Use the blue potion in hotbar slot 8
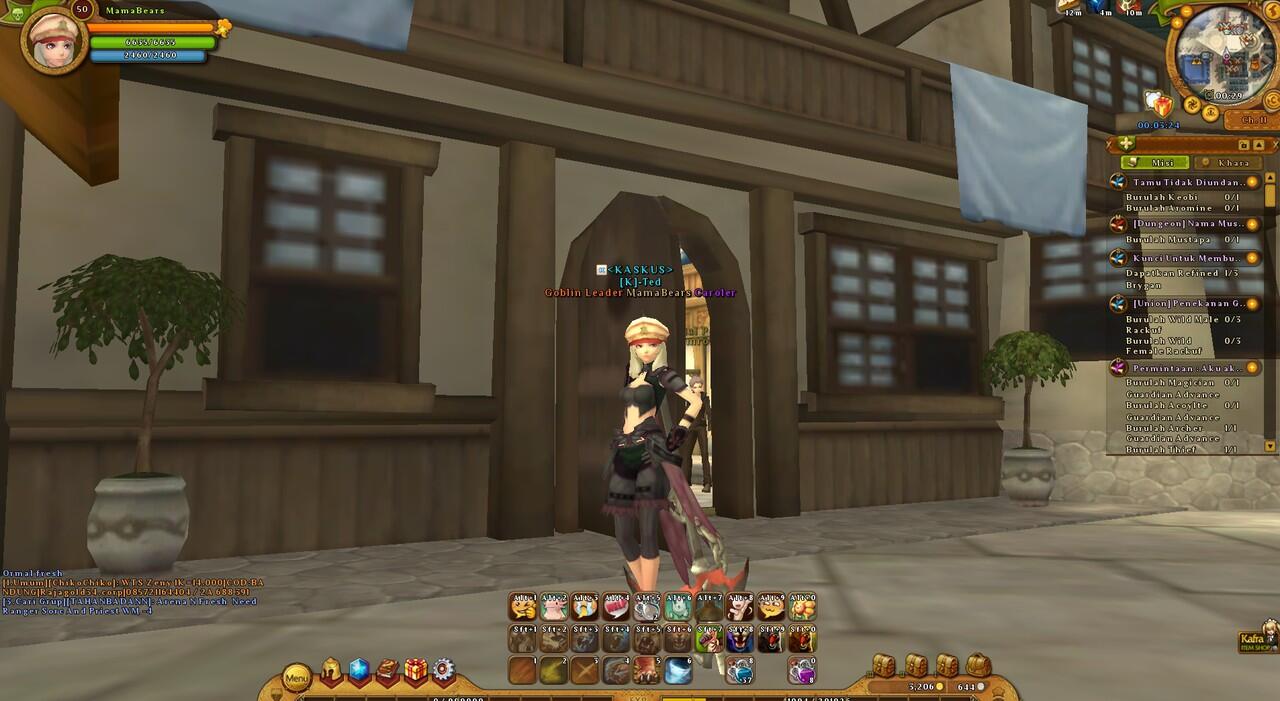 pyautogui.click(x=739, y=669)
